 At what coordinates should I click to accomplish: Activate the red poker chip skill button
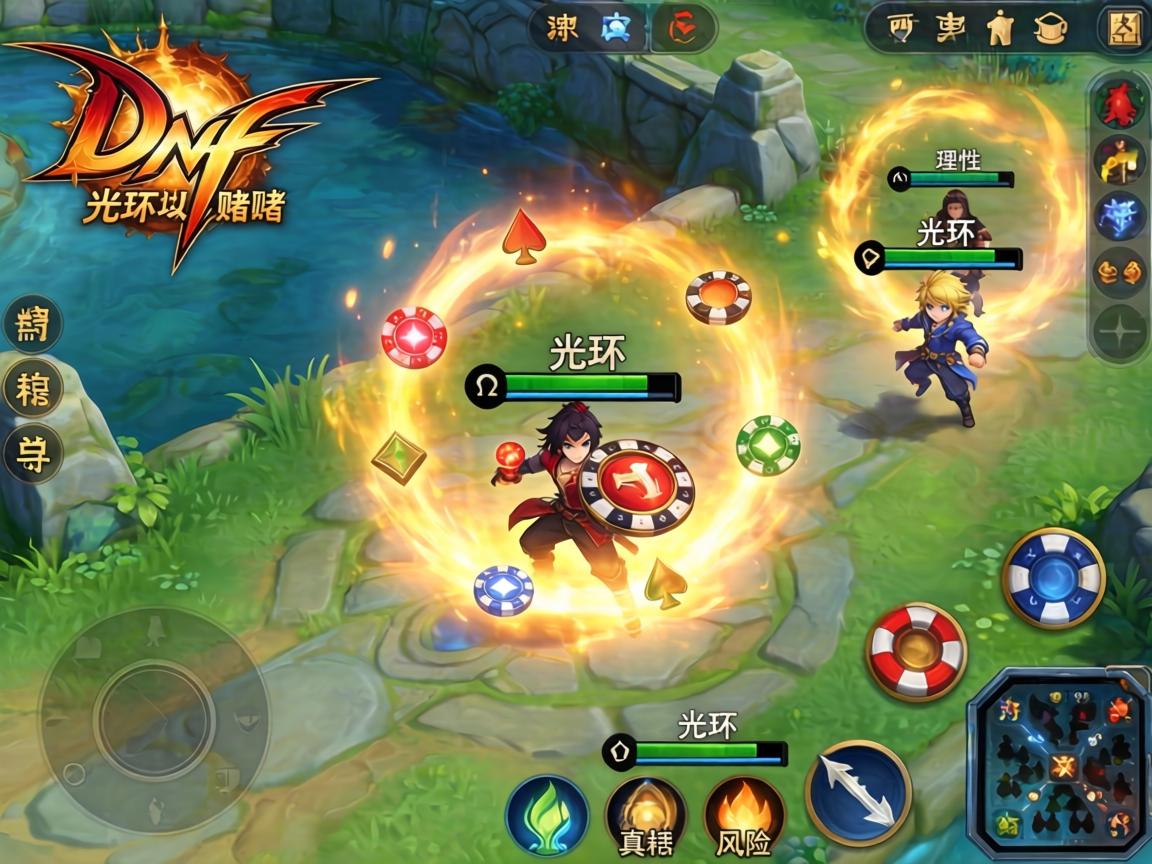click(916, 651)
